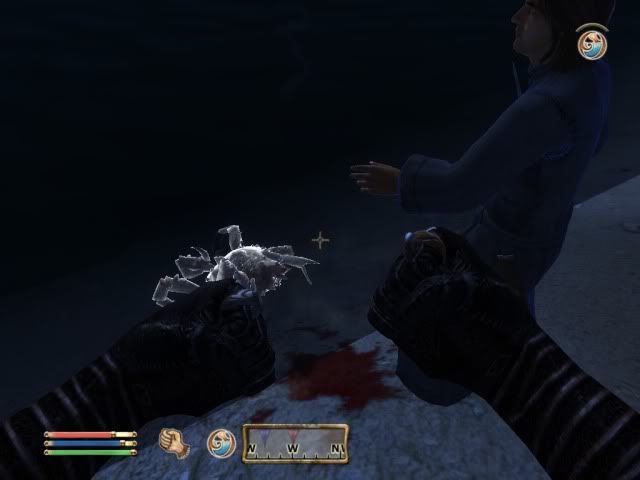Select the equipped spell icon beside the compass
Image resolution: width=640 pixels, height=480 pixels.
point(220,442)
